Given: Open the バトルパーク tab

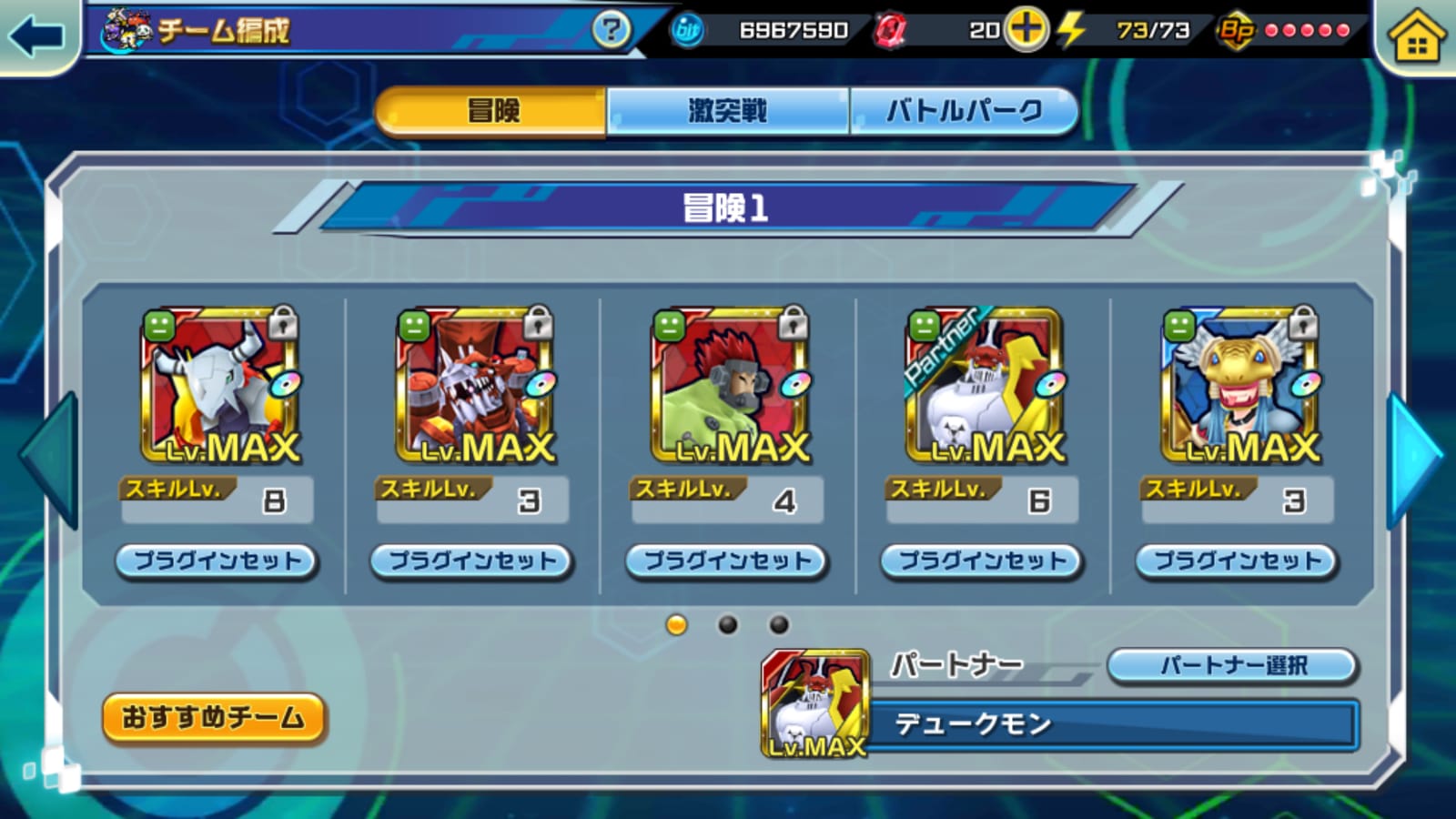Looking at the screenshot, I should coord(964,111).
